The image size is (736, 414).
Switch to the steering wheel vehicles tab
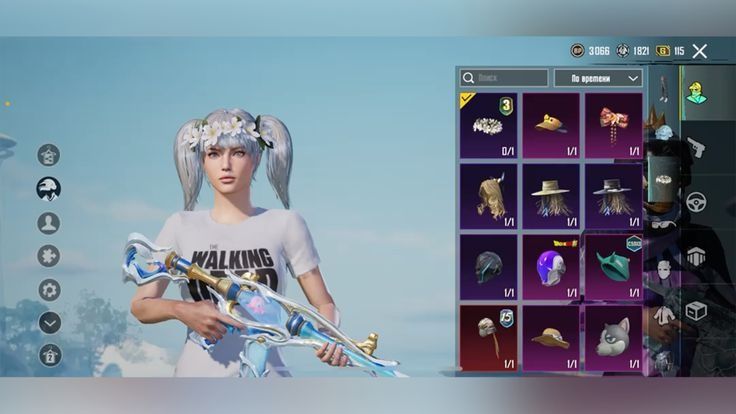point(695,202)
